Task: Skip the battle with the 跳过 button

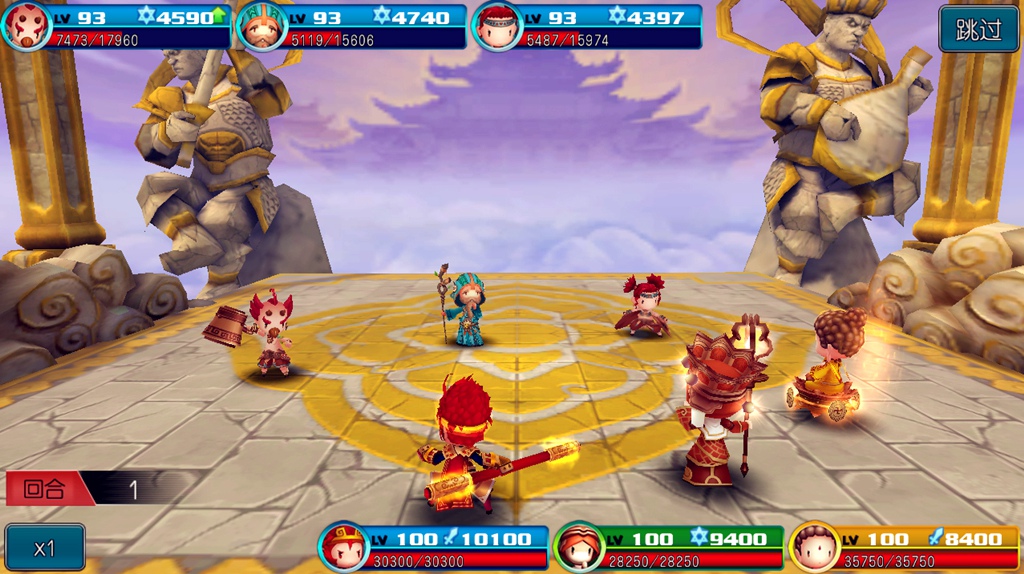Action: [978, 29]
